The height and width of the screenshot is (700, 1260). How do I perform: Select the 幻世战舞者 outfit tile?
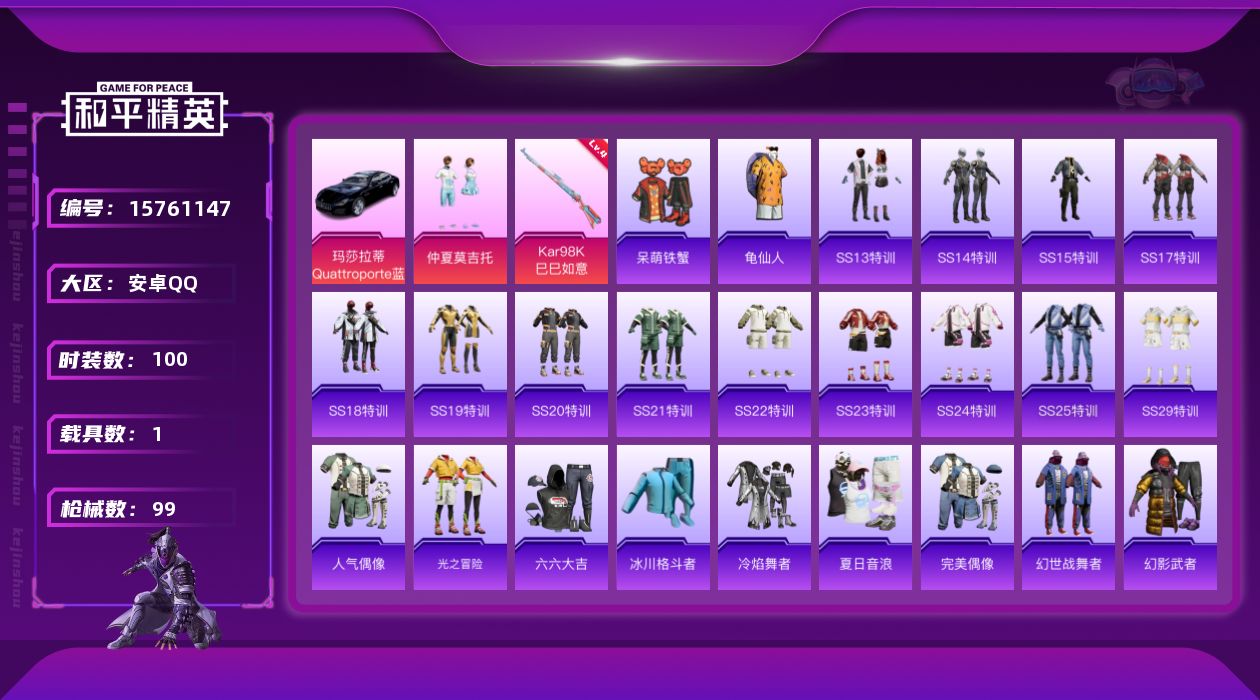(x=1068, y=517)
